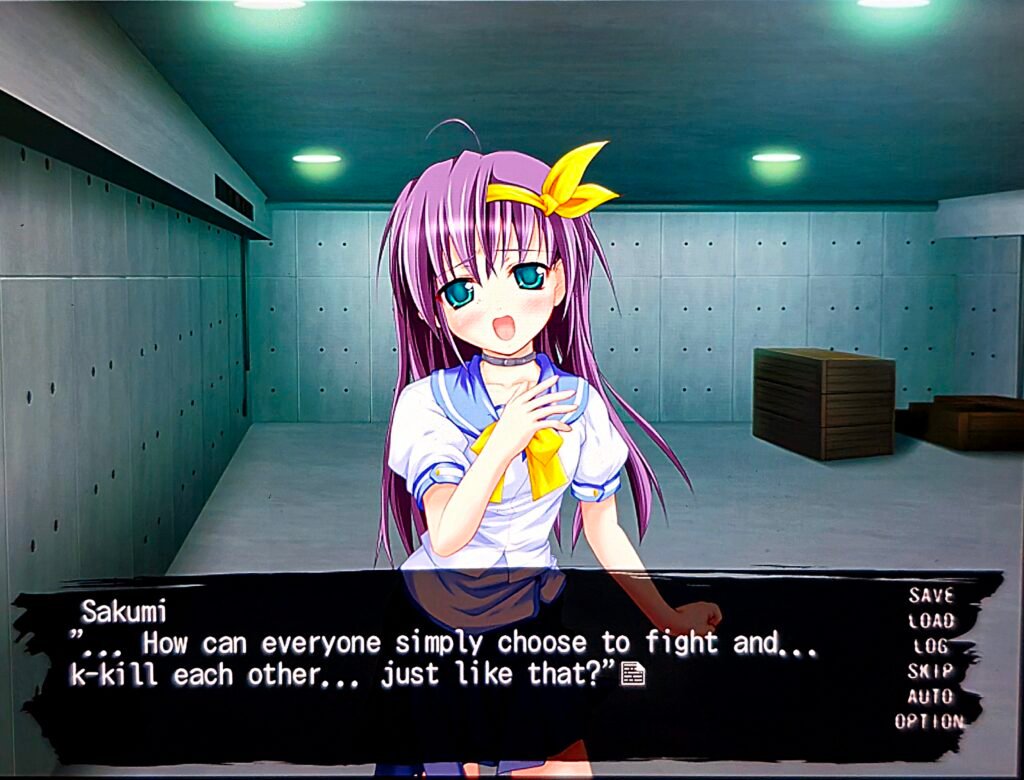Click the page icon to advance dialogue

click(x=632, y=675)
